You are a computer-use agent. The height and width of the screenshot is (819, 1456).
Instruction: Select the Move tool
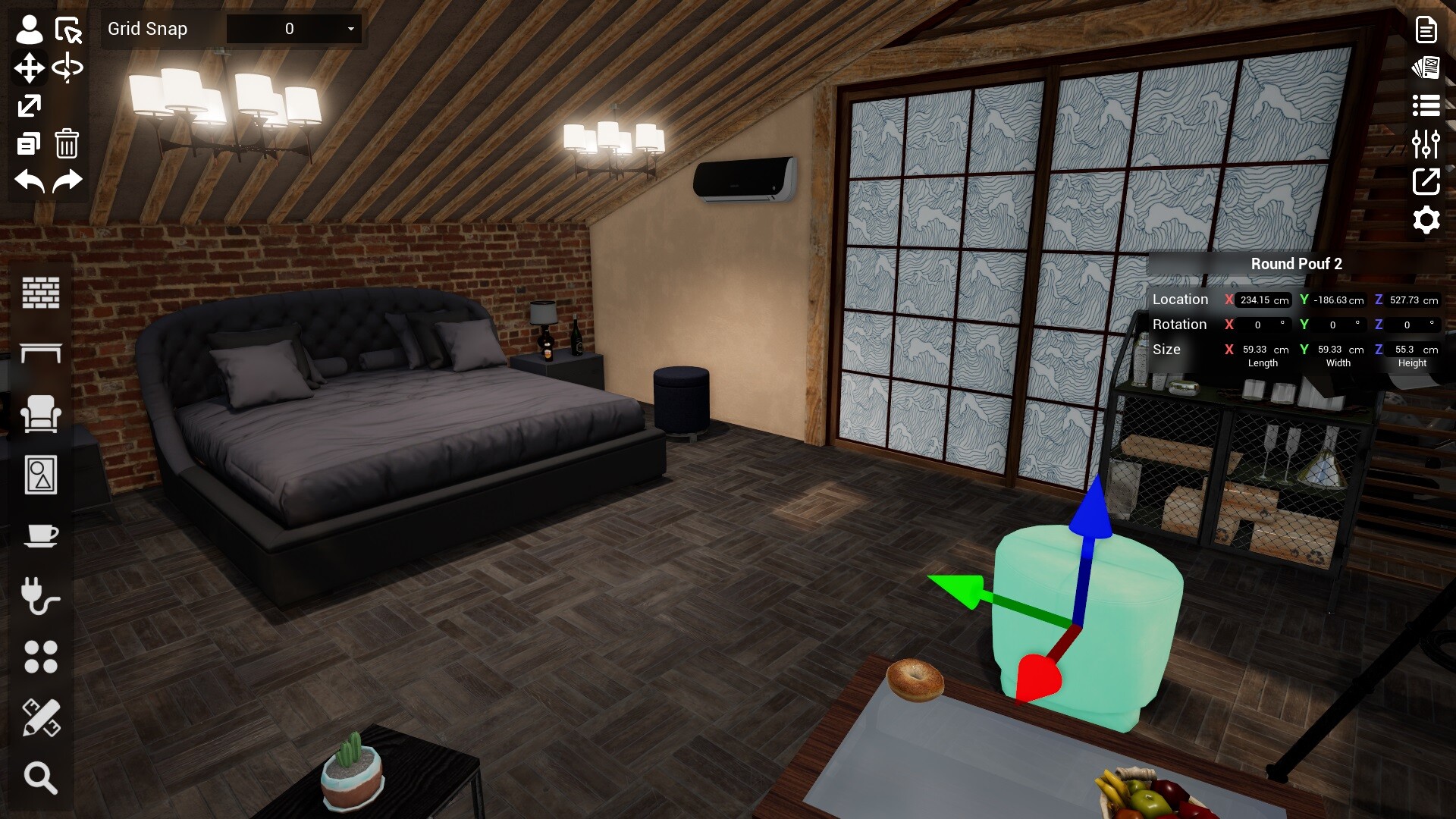click(28, 67)
